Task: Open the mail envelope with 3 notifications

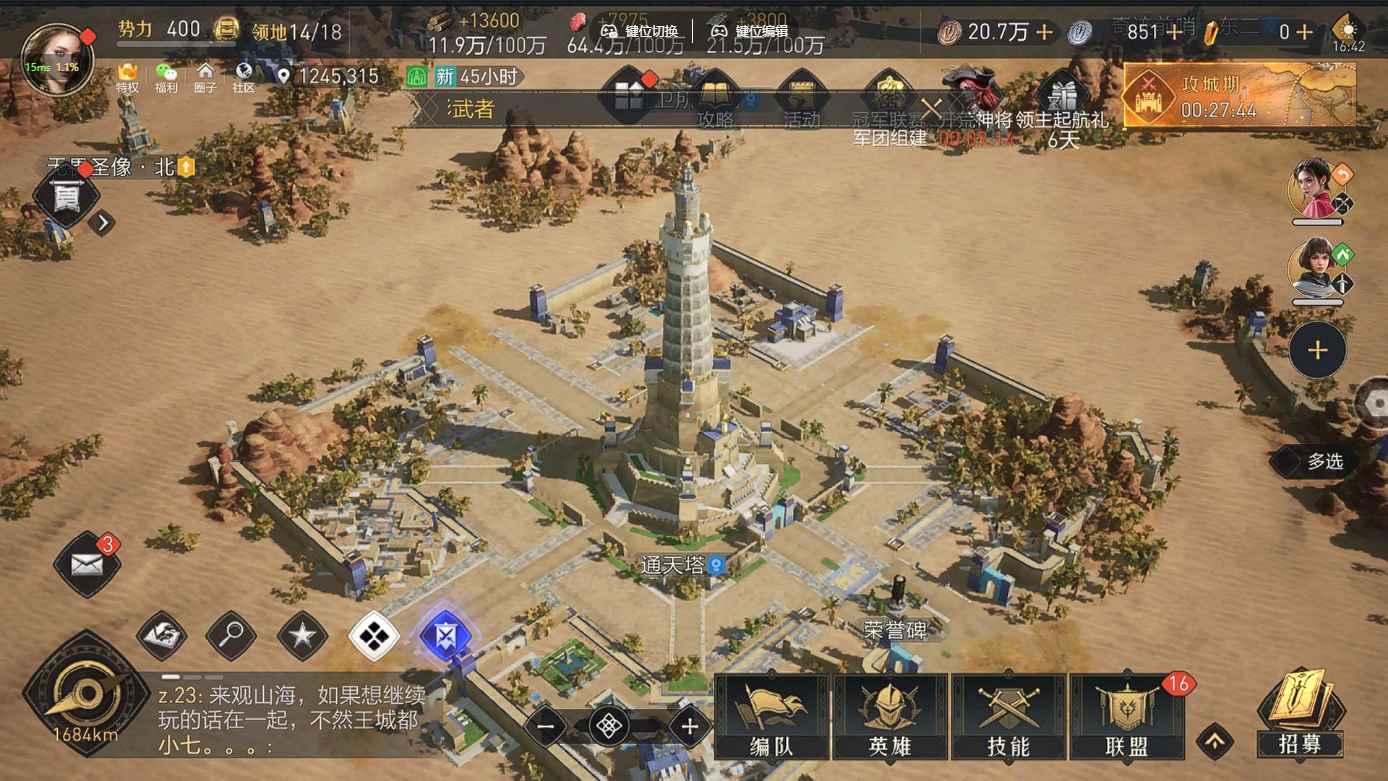Action: [x=86, y=565]
